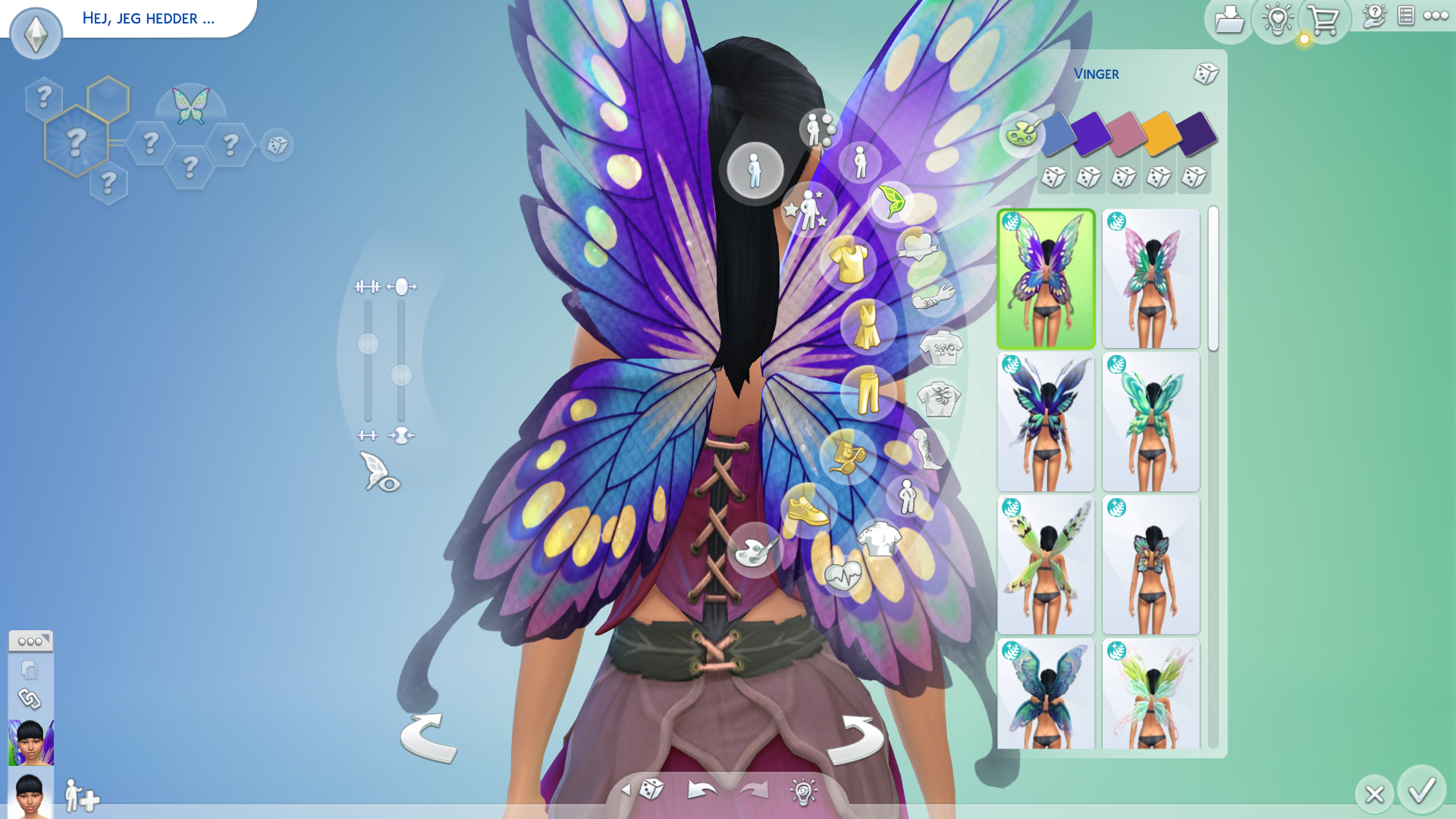This screenshot has width=1456, height=819.
Task: Pick the pink swatch color
Action: point(1125,133)
